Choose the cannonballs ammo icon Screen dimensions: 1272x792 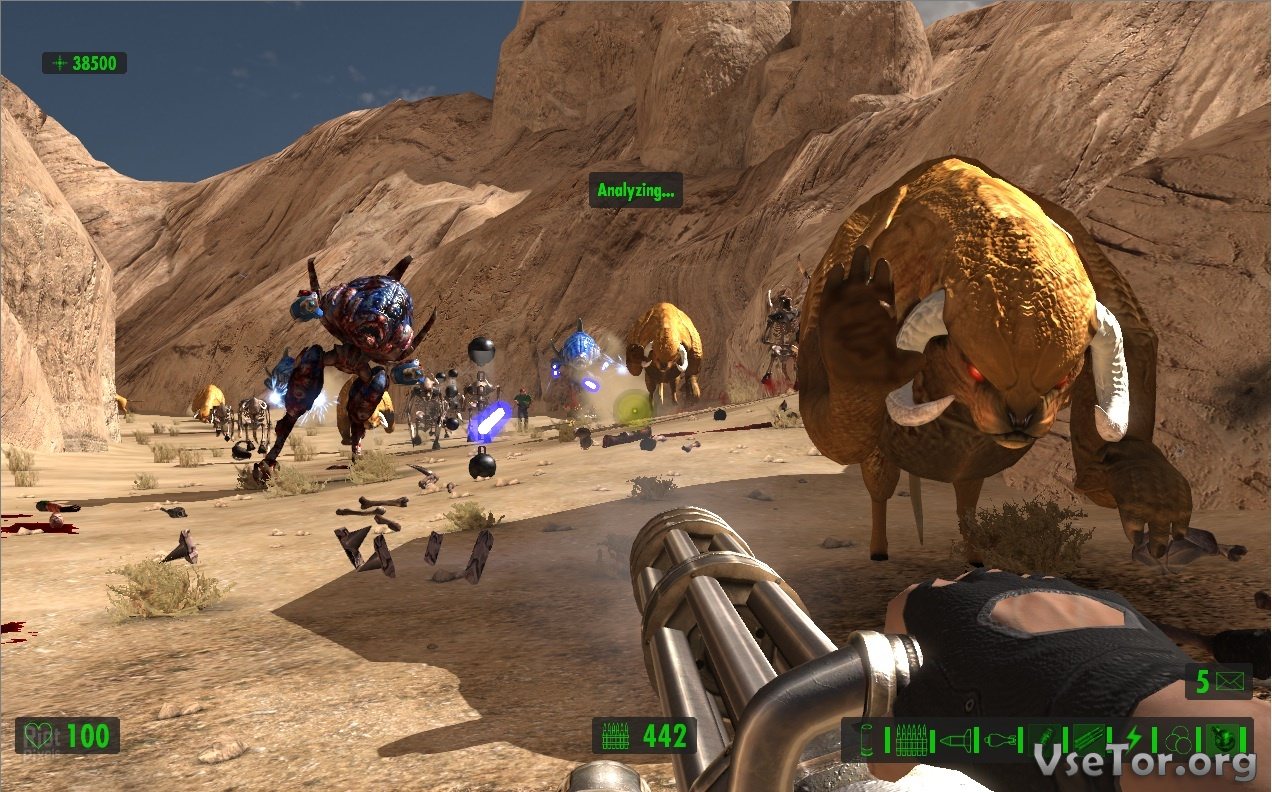(1177, 741)
